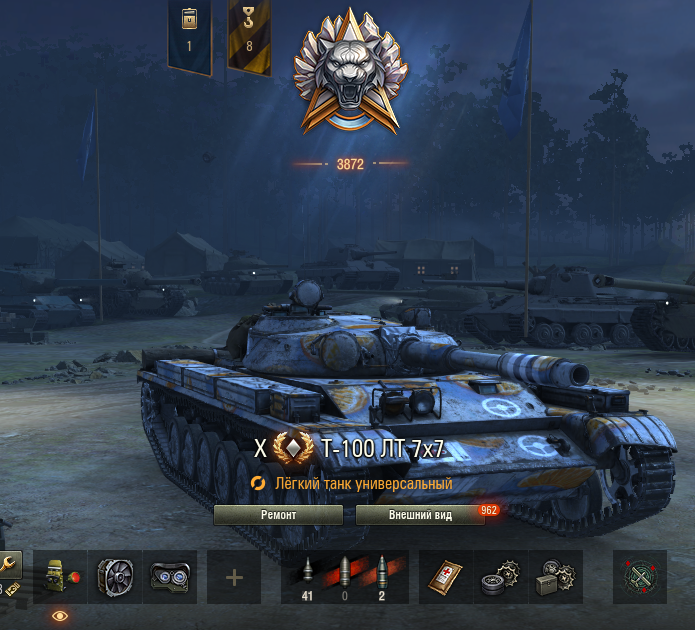Open the crossed-tools slot on the far right

(x=639, y=577)
